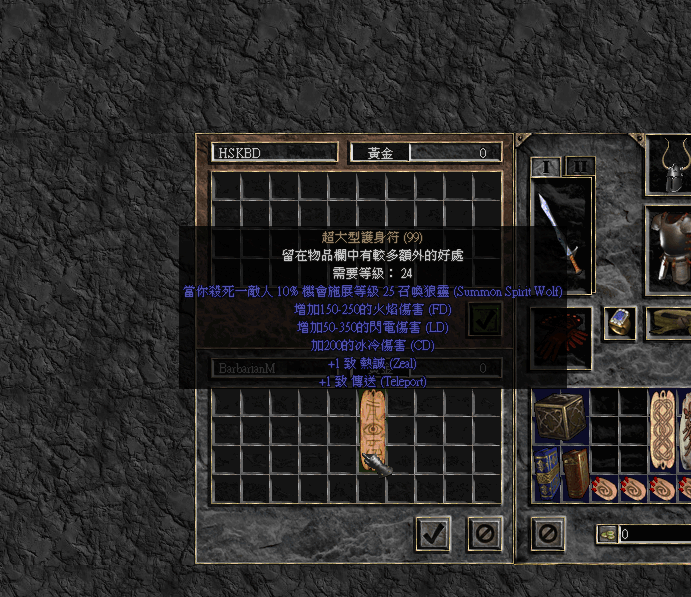The image size is (691, 597).
Task: Pick up the horned helmet from head slot
Action: (x=669, y=163)
